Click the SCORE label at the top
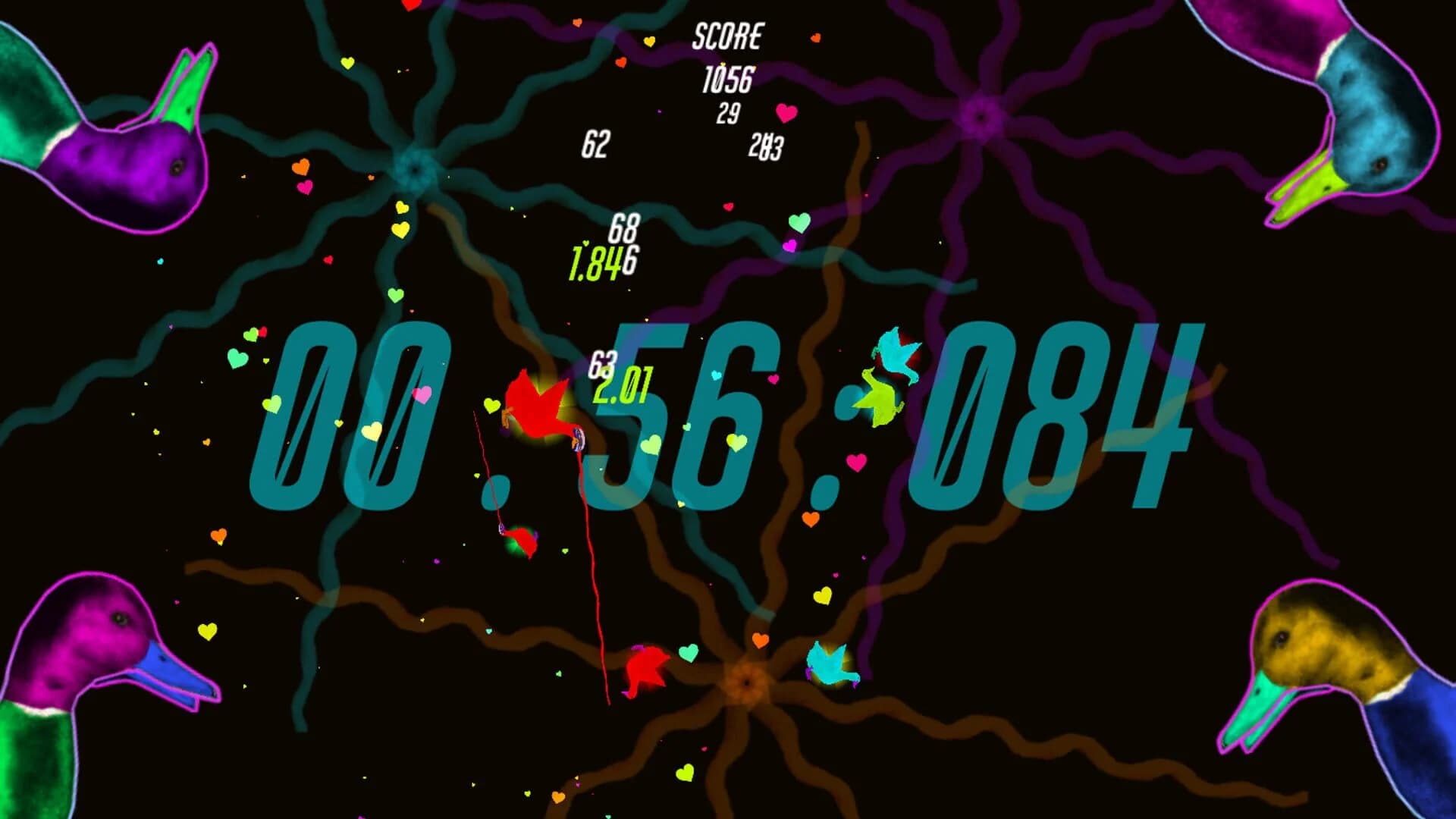This screenshot has height=819, width=1456. click(728, 34)
